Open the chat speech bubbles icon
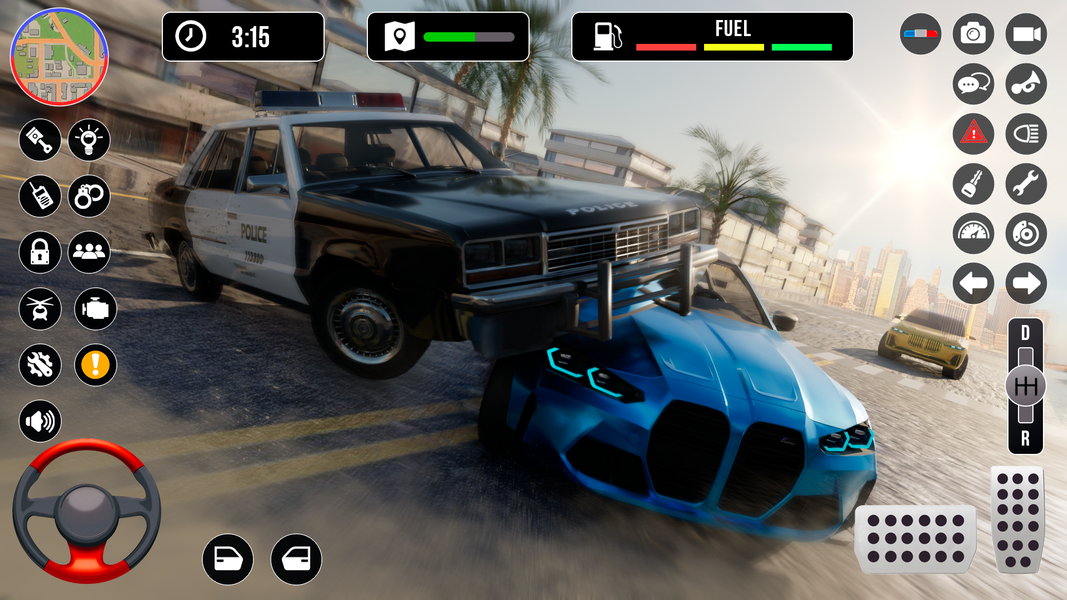 [973, 84]
